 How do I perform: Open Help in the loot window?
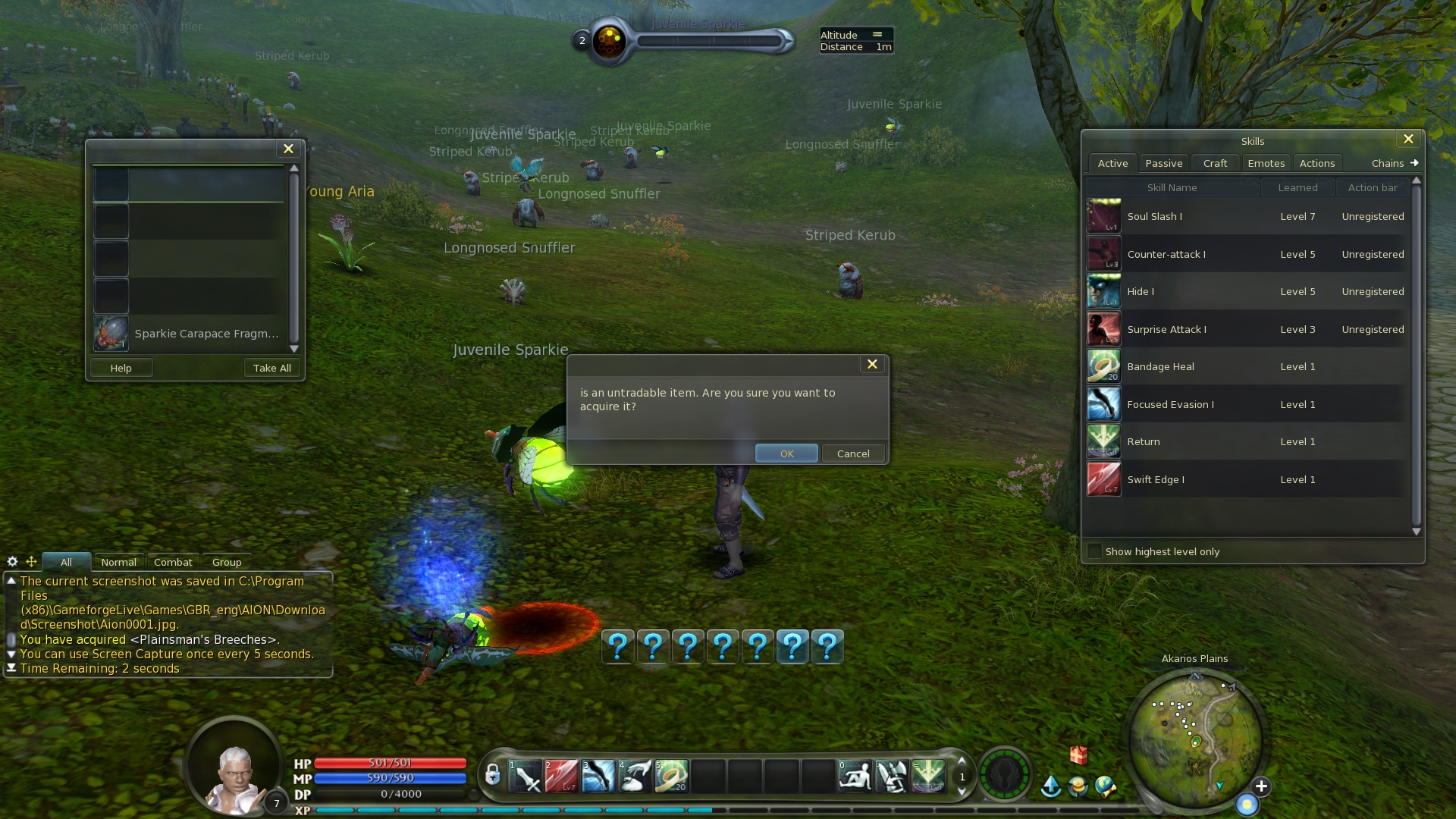[121, 368]
